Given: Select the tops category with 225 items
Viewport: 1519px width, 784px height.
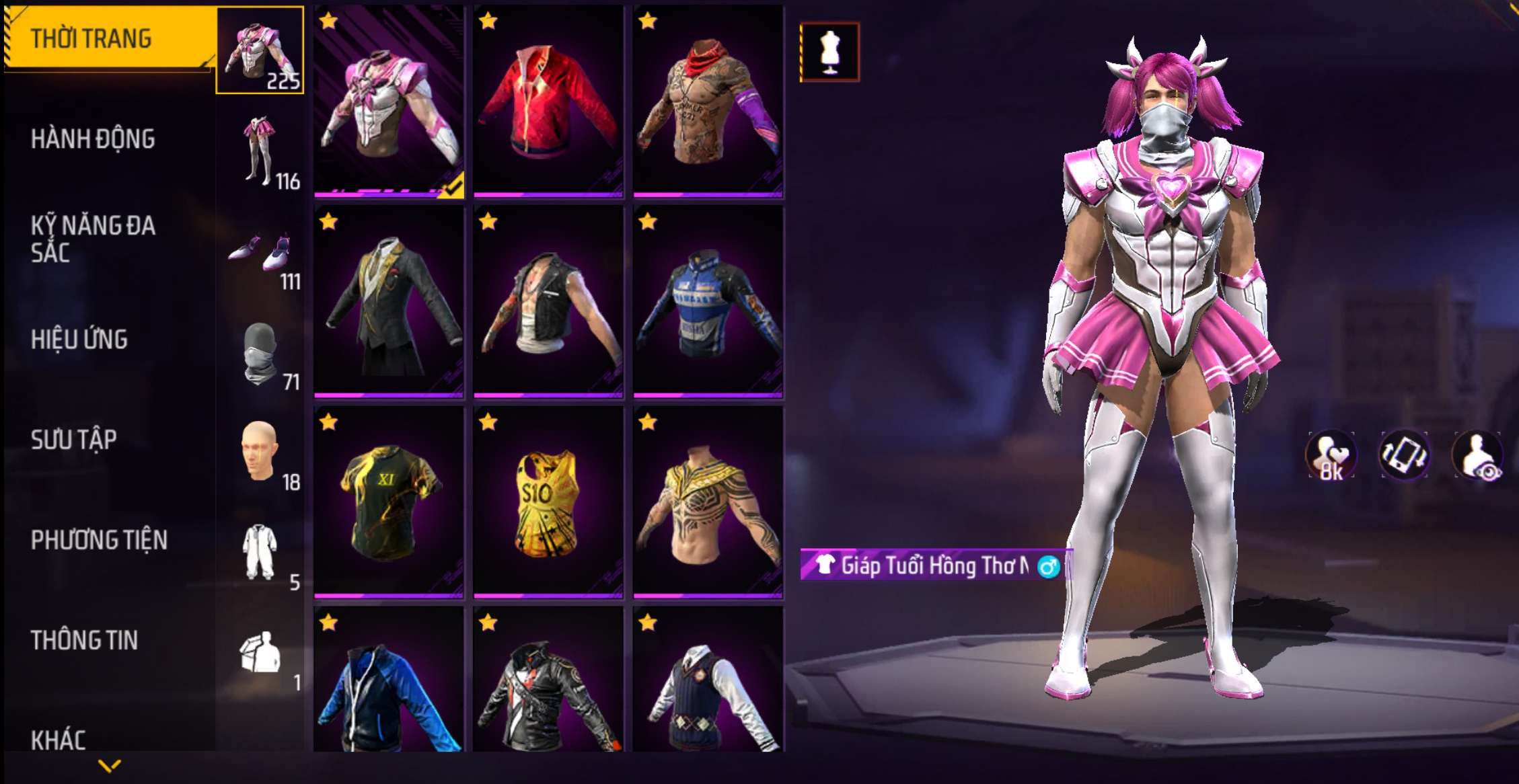Looking at the screenshot, I should [260, 50].
